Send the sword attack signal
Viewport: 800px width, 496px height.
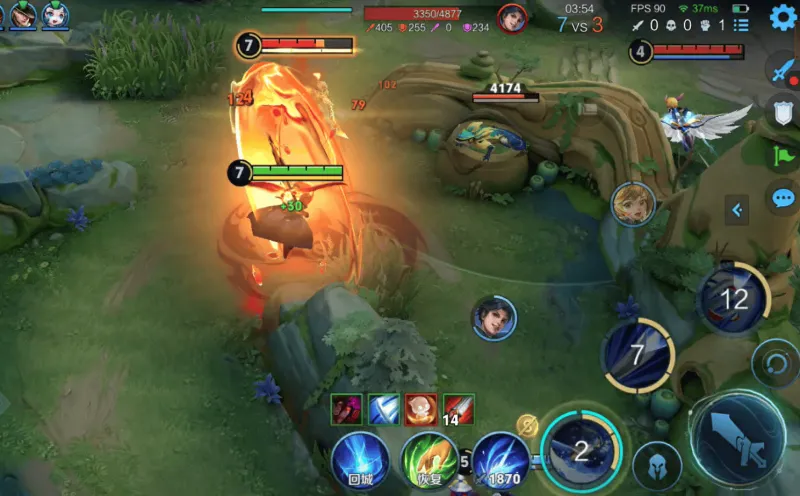(x=782, y=70)
